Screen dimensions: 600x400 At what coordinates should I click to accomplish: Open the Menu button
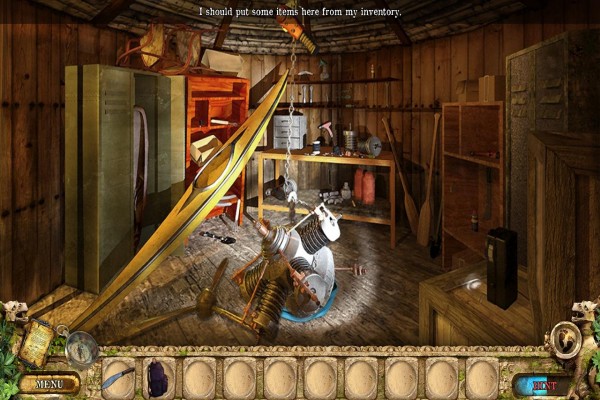coord(48,382)
